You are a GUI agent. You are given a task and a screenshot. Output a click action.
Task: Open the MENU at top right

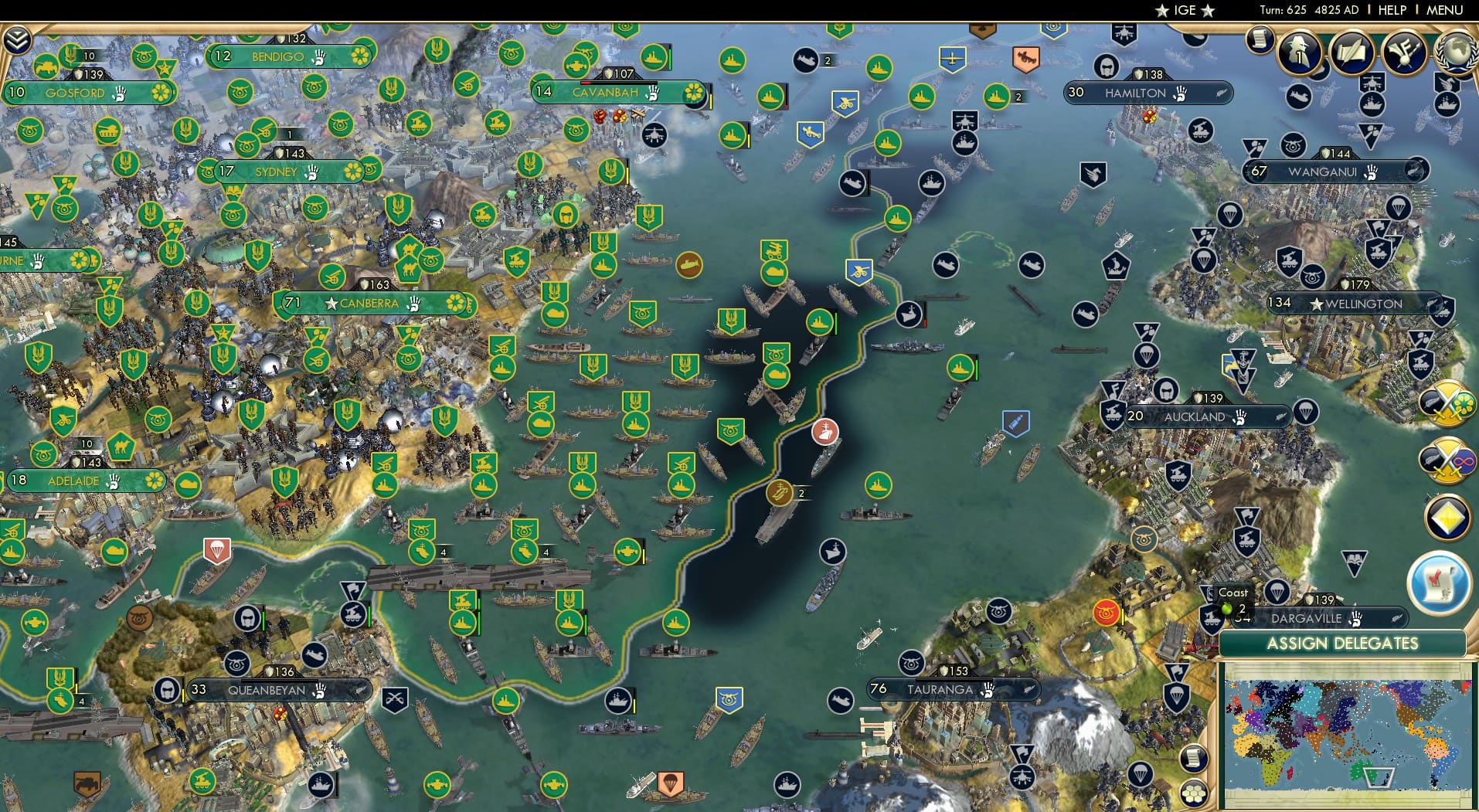[1443, 10]
